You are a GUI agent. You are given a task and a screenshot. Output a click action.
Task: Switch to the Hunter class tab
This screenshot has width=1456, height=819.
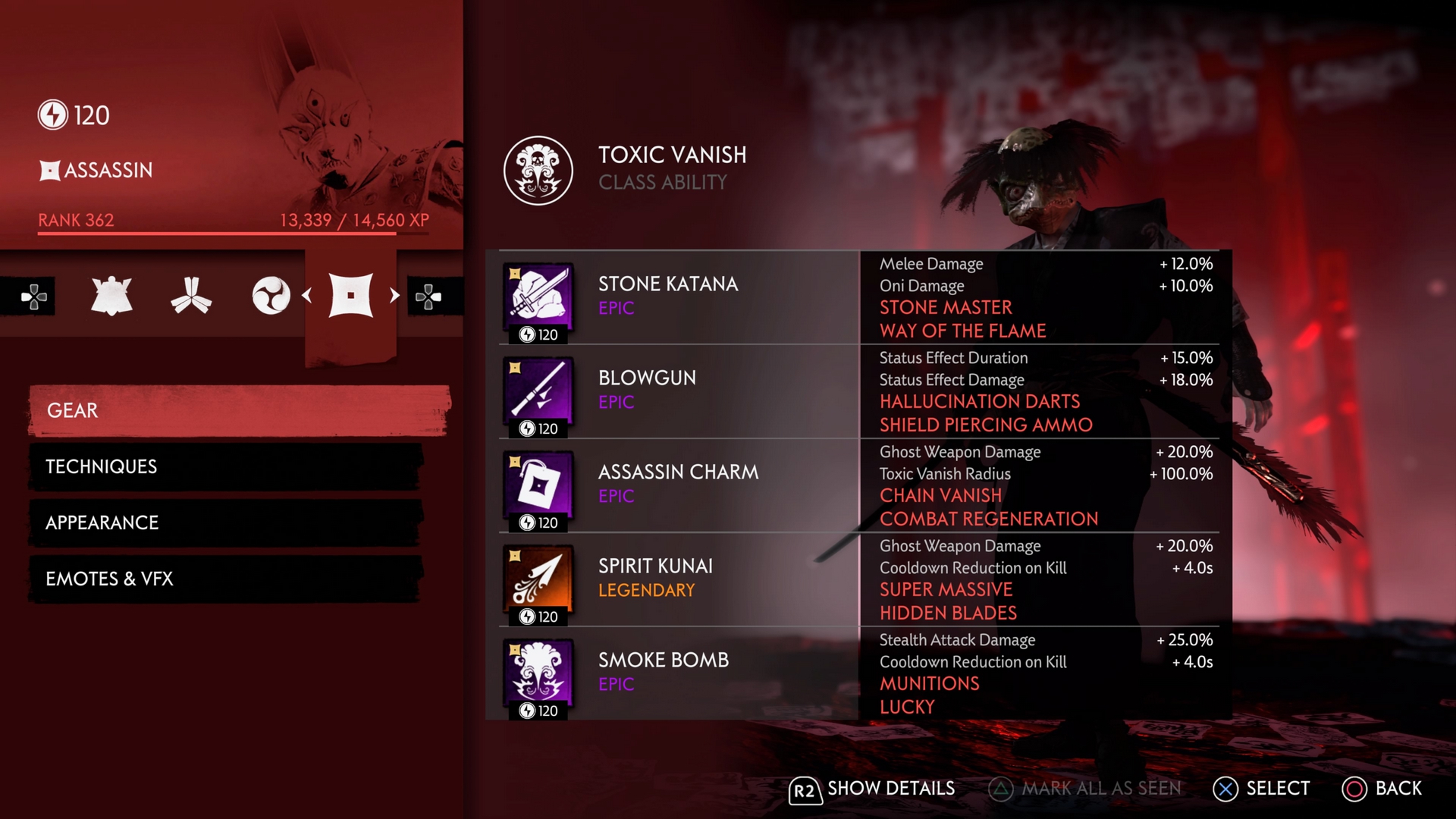click(191, 296)
